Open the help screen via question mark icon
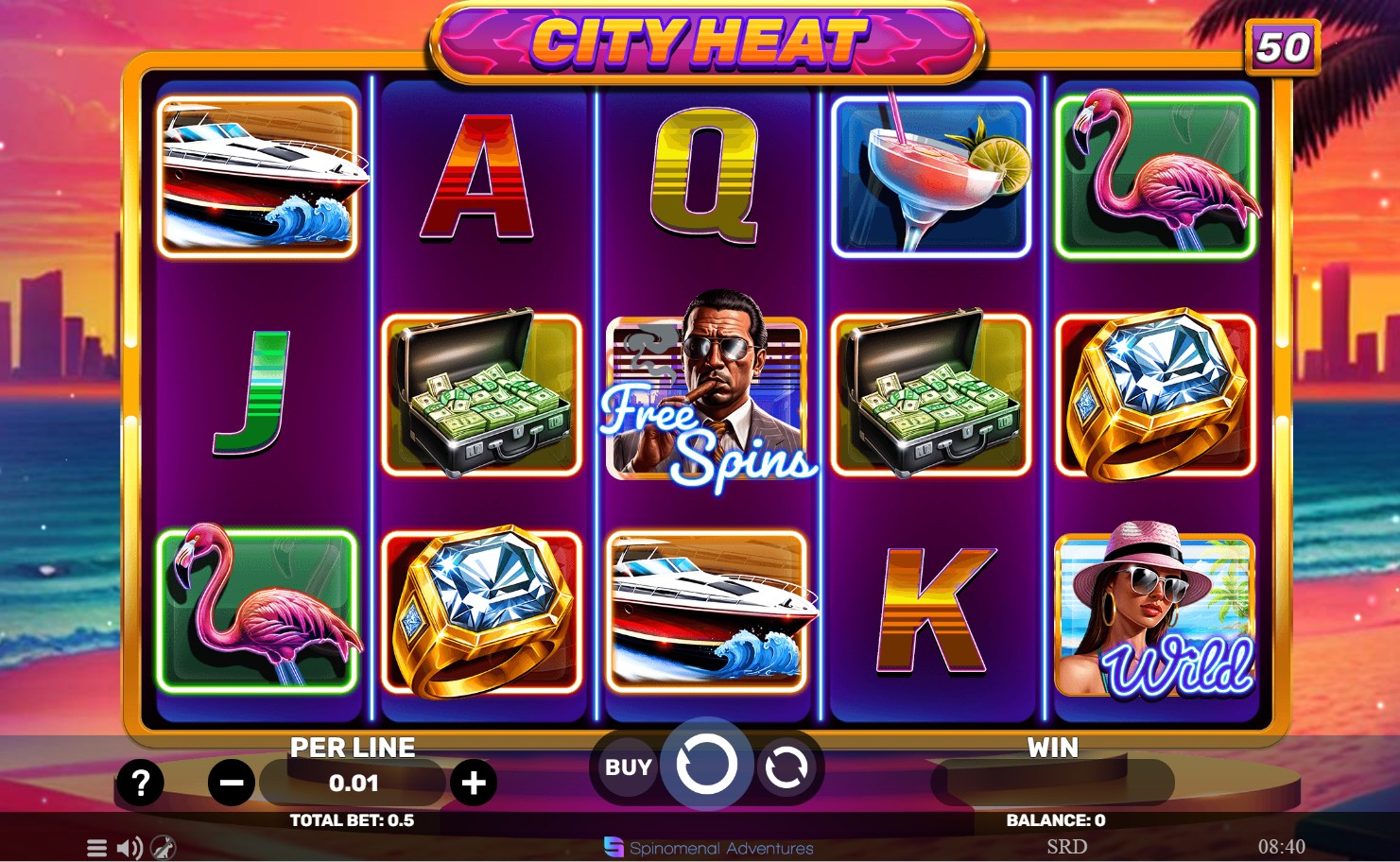The width and height of the screenshot is (1400, 862). [x=140, y=783]
